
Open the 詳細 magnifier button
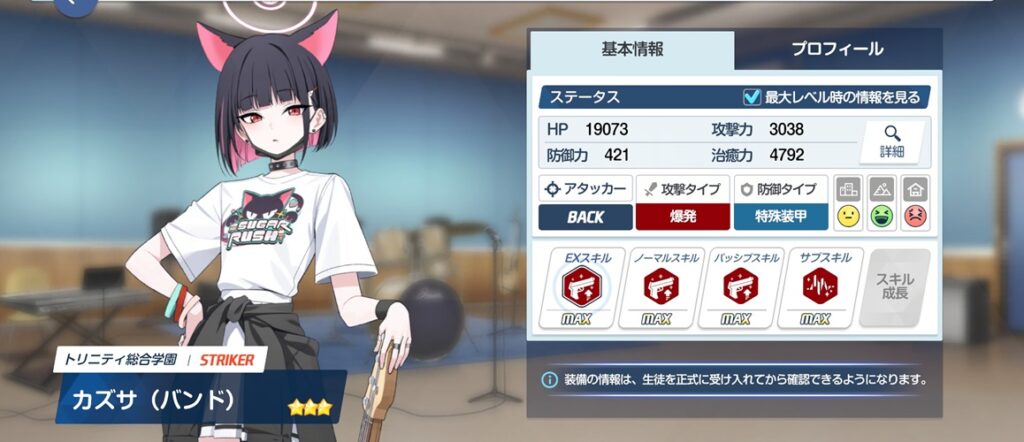tap(892, 141)
